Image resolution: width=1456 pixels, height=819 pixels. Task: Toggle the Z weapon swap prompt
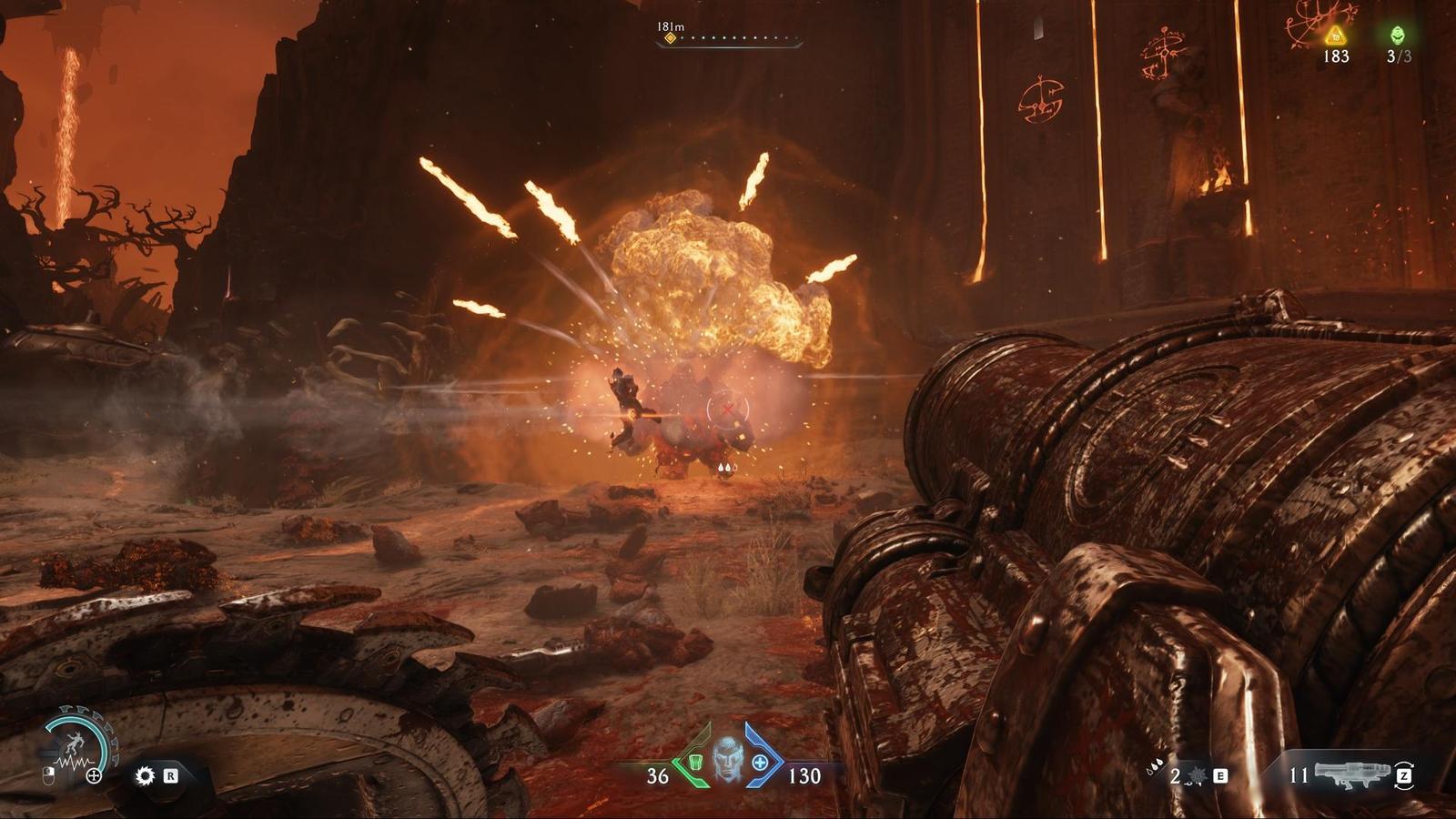(x=1404, y=775)
